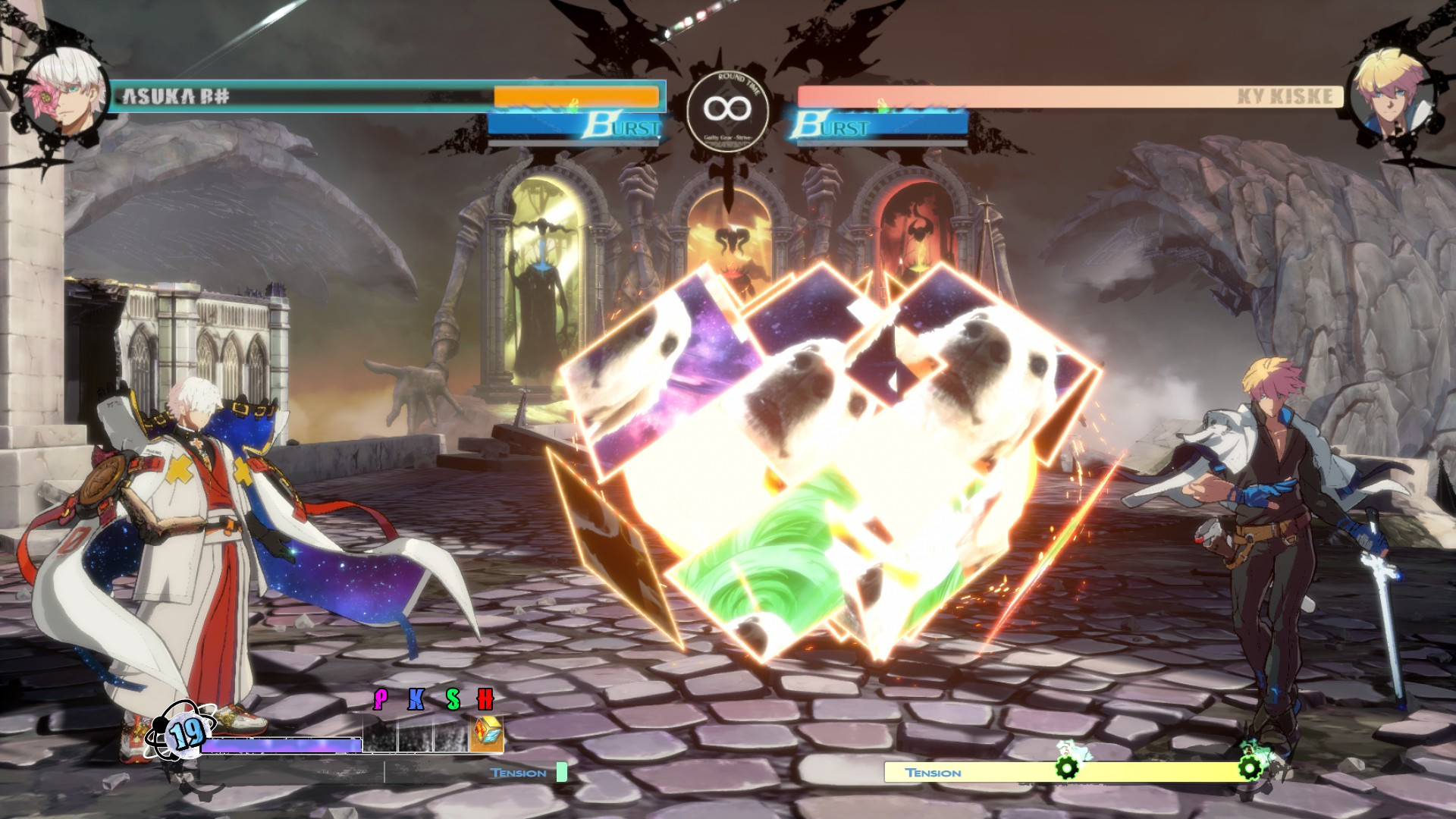Select the green S slash button icon
This screenshot has height=819, width=1456.
(453, 698)
